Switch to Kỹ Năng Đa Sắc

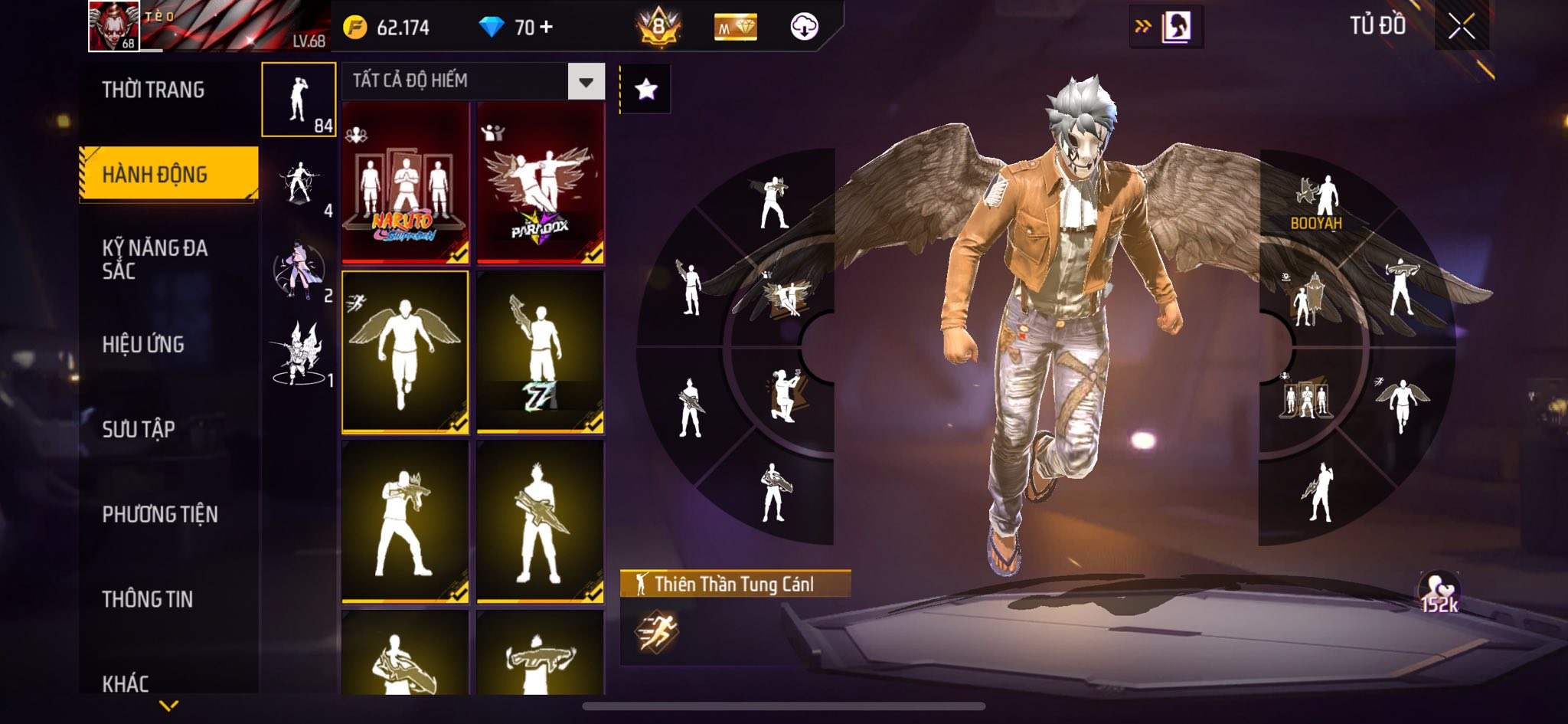[155, 259]
